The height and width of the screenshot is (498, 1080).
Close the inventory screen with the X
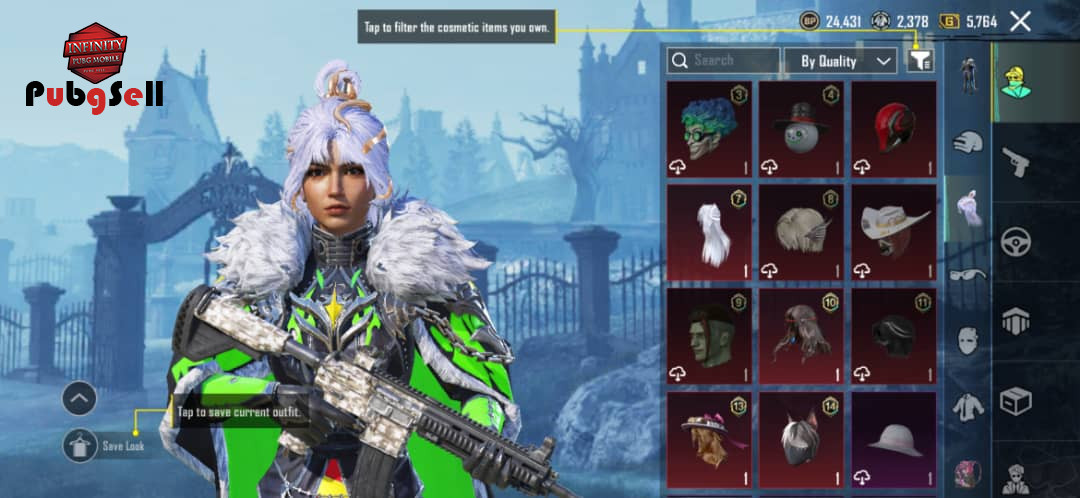1020,21
